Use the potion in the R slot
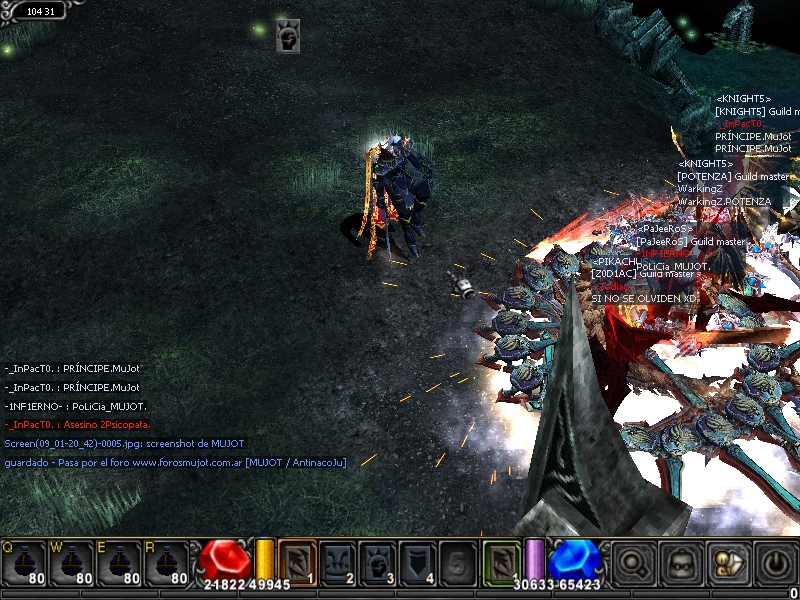This screenshot has width=800, height=600. point(168,565)
